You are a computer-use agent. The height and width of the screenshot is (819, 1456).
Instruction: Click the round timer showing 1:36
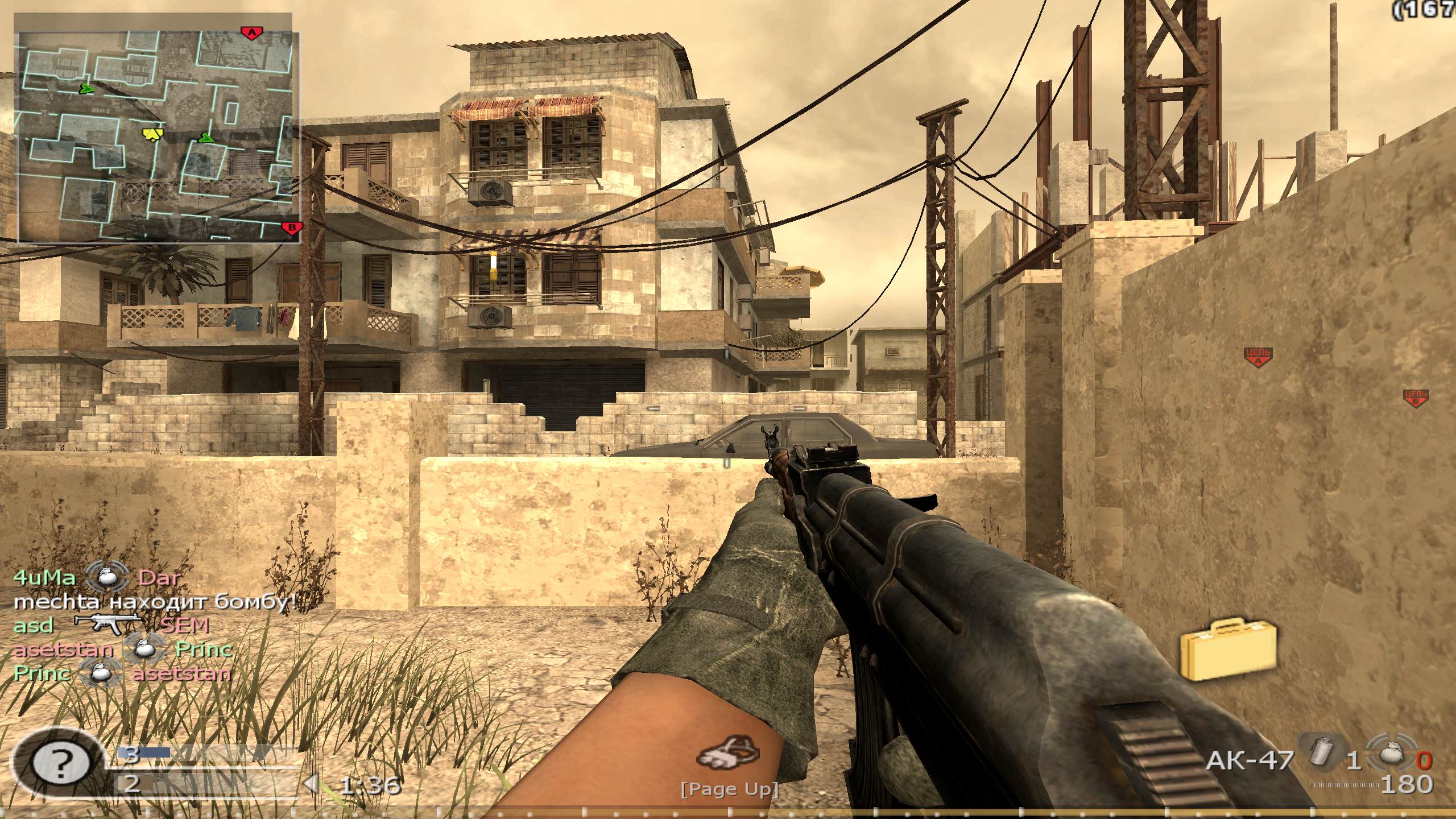366,785
